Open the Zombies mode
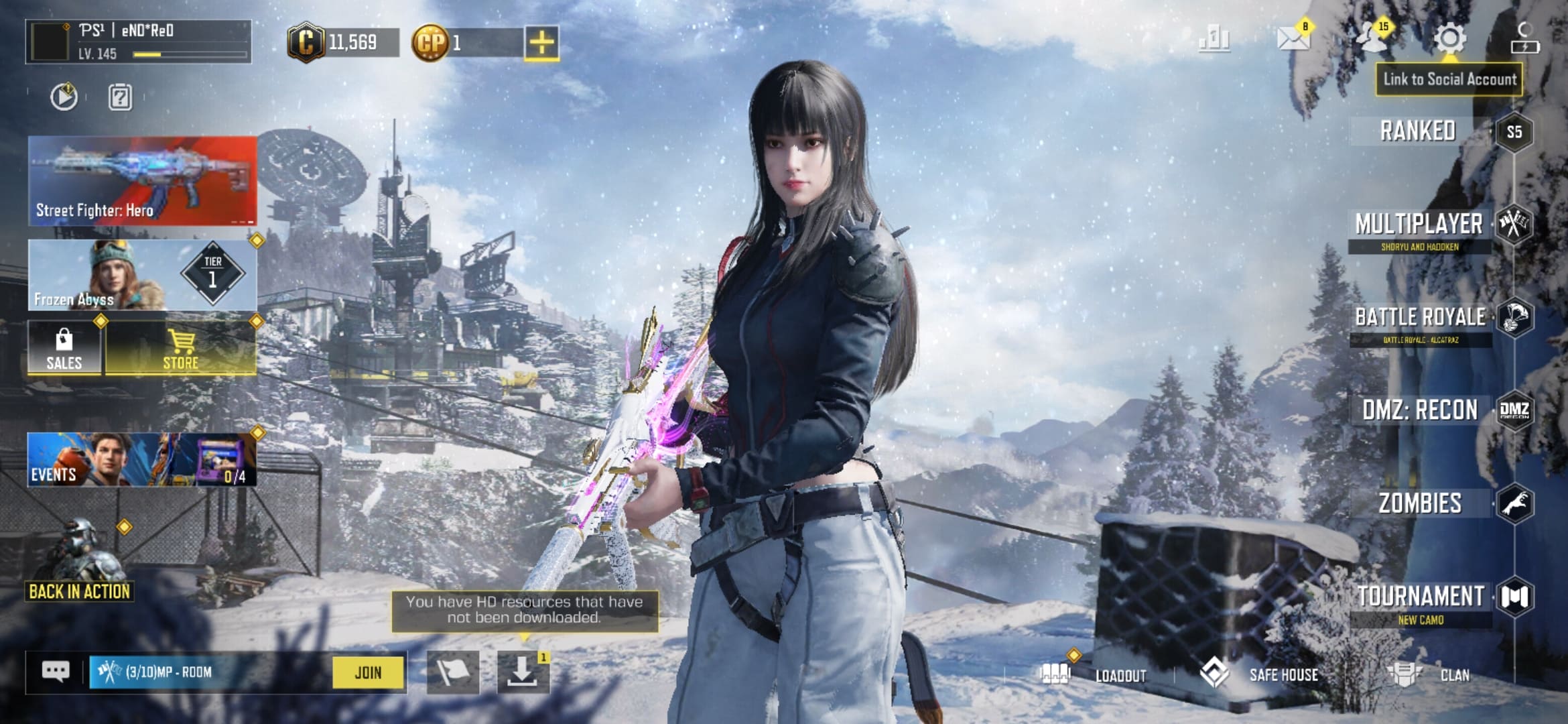1568x724 pixels. click(1421, 503)
